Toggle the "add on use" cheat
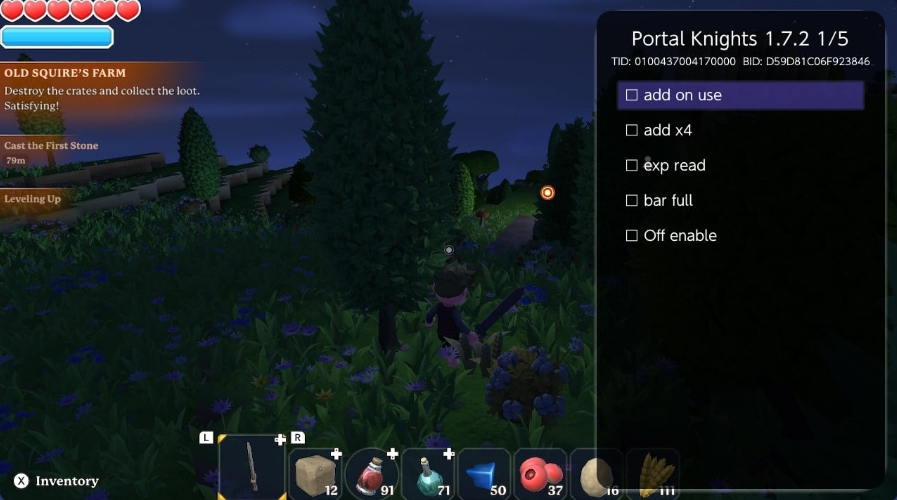Screen dimensions: 897x500 click(x=632, y=95)
